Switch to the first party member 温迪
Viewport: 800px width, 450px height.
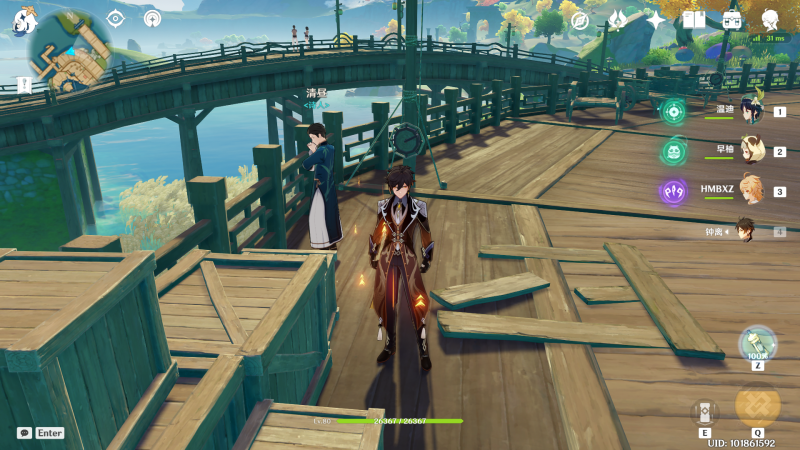pos(749,111)
